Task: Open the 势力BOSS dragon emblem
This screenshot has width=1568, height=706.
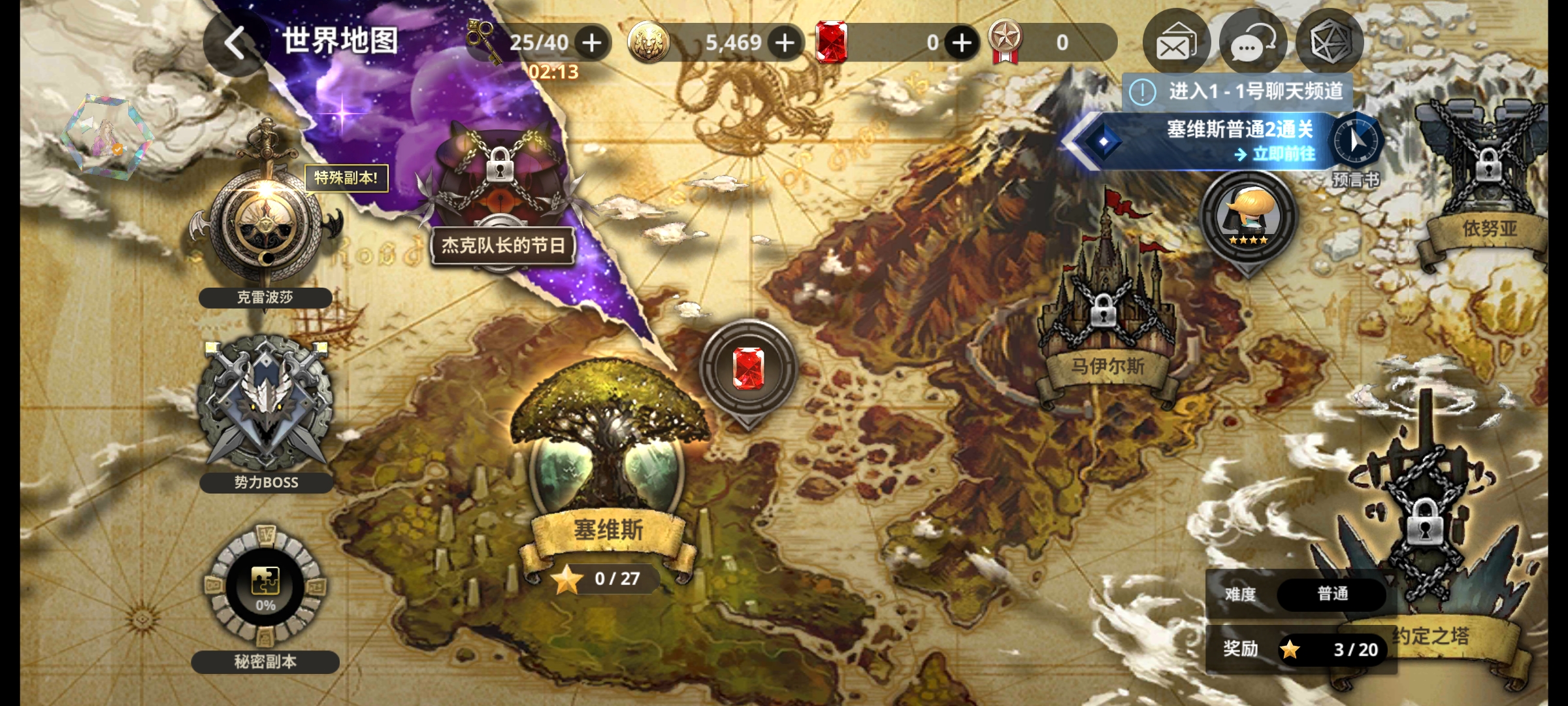Action: (265, 405)
